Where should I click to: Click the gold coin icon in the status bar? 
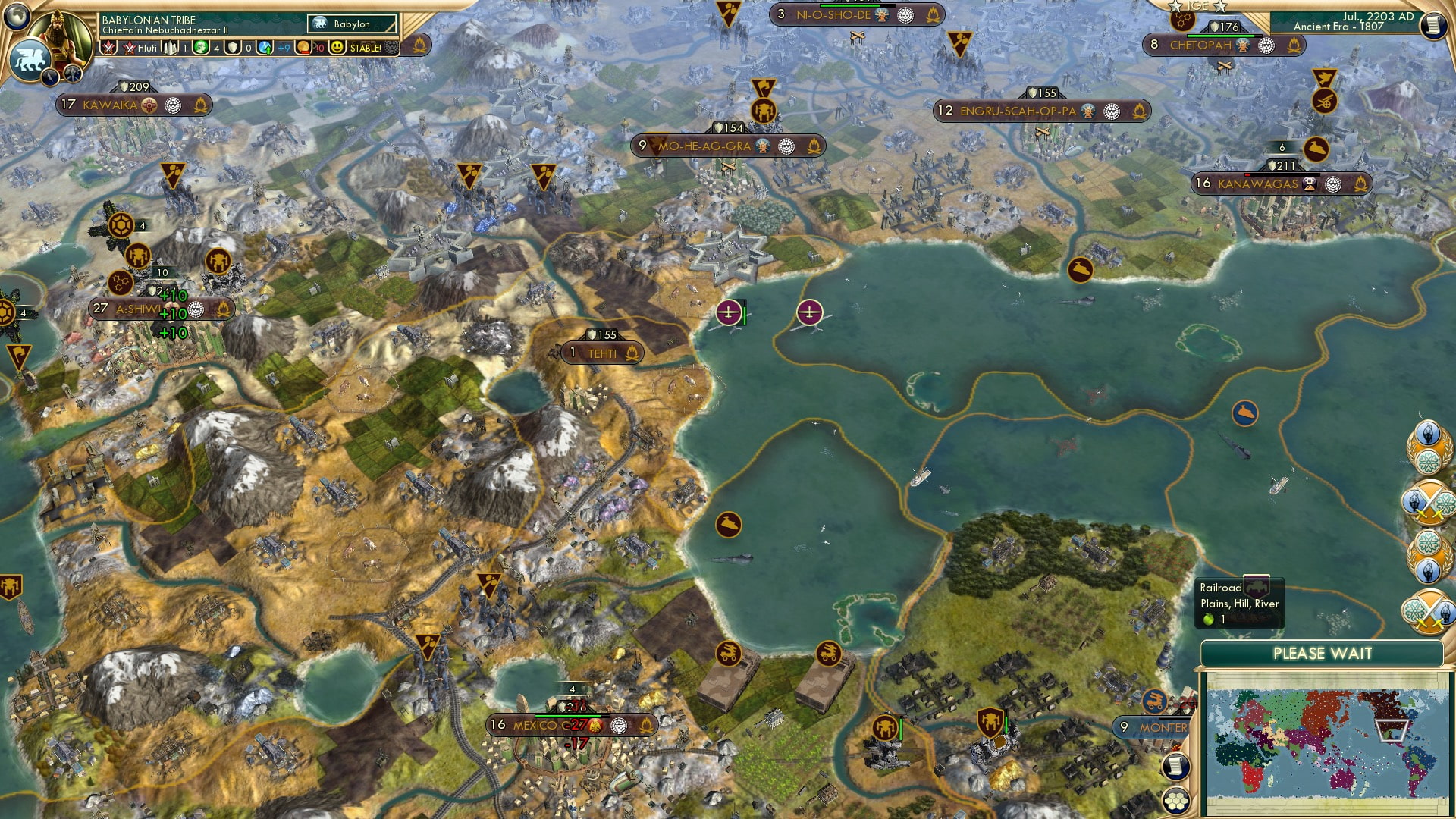[x=303, y=47]
